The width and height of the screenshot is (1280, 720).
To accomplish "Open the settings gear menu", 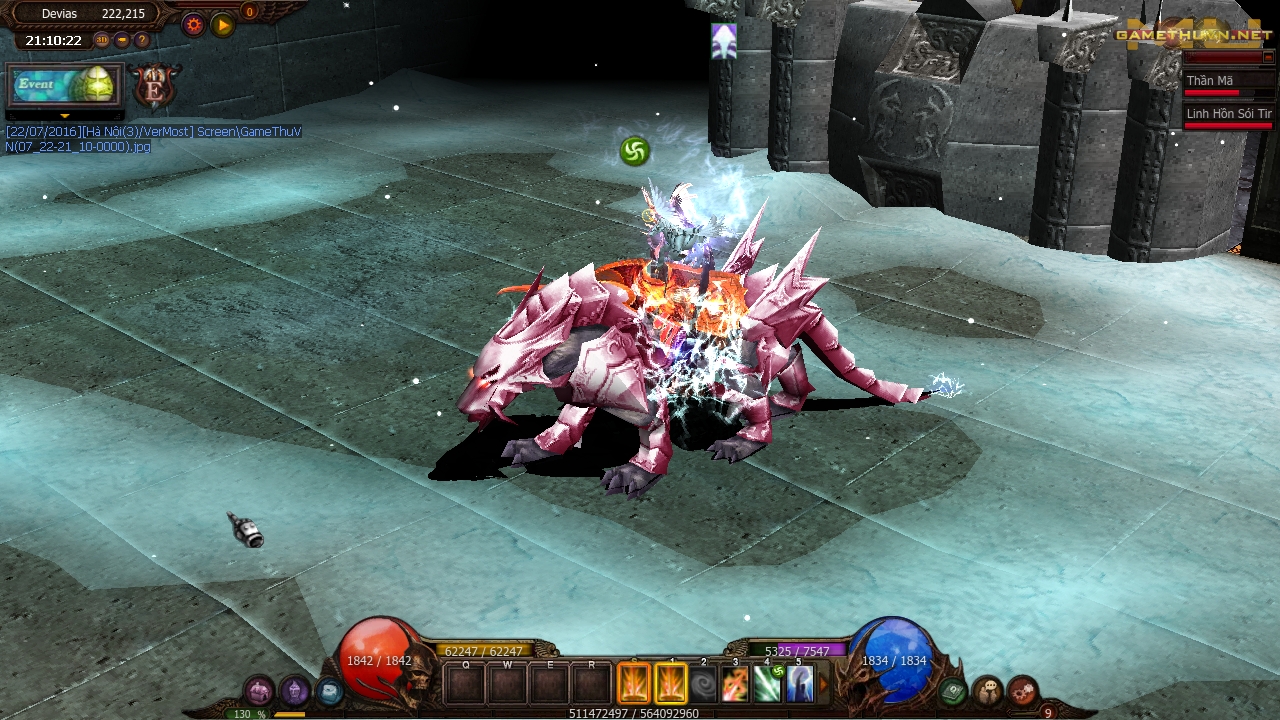I will [194, 25].
